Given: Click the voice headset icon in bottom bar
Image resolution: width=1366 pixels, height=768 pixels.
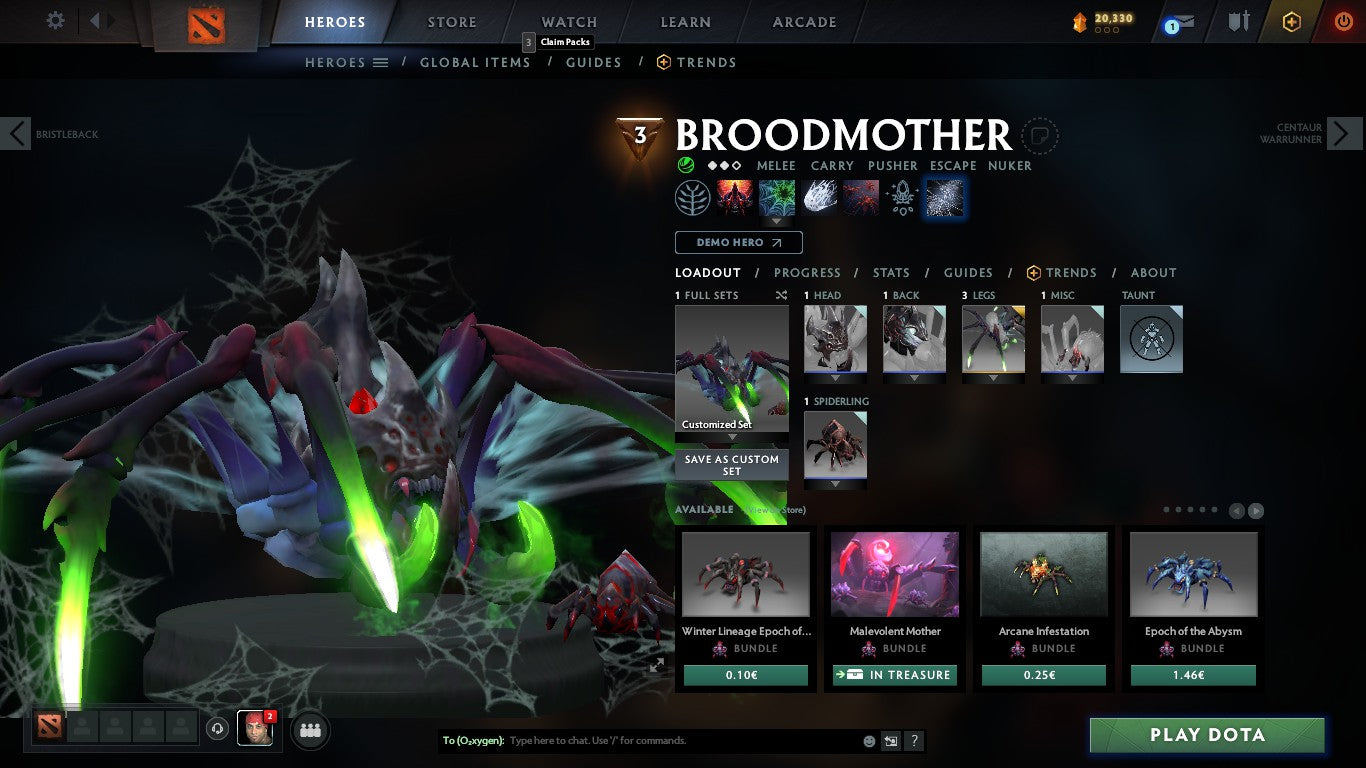Looking at the screenshot, I should pos(218,730).
